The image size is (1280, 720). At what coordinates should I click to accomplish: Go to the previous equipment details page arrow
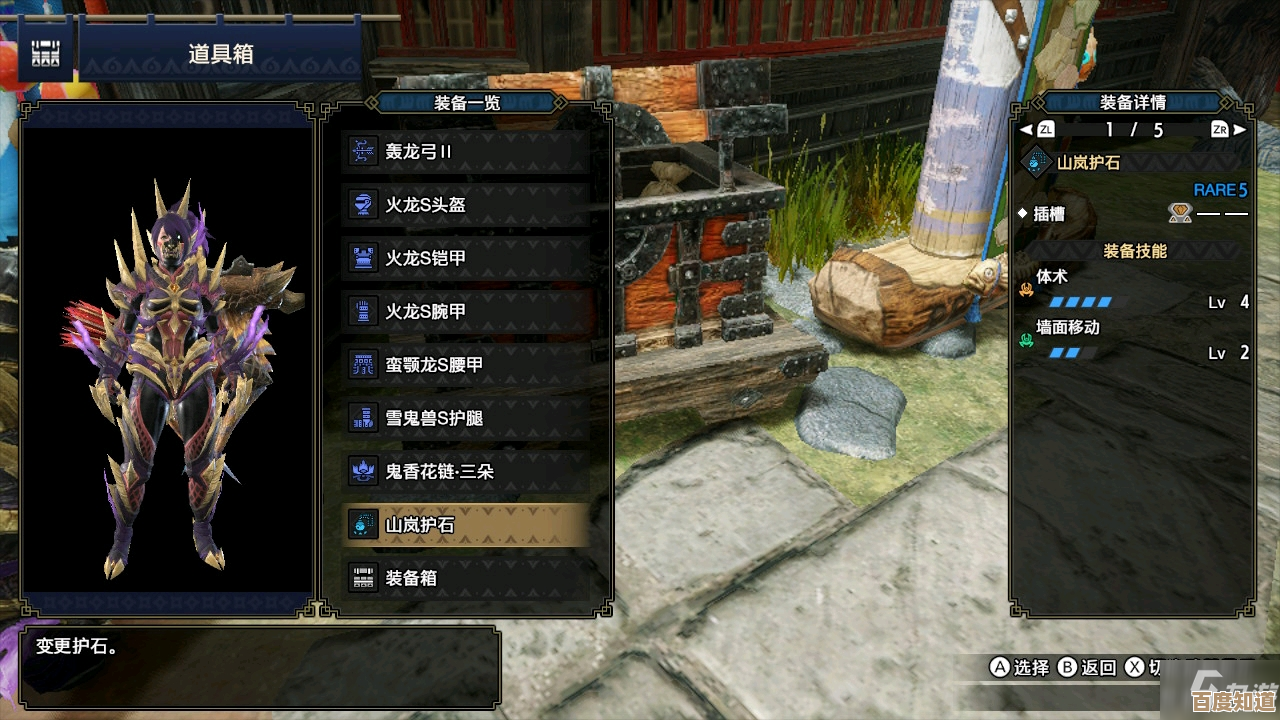(1026, 130)
